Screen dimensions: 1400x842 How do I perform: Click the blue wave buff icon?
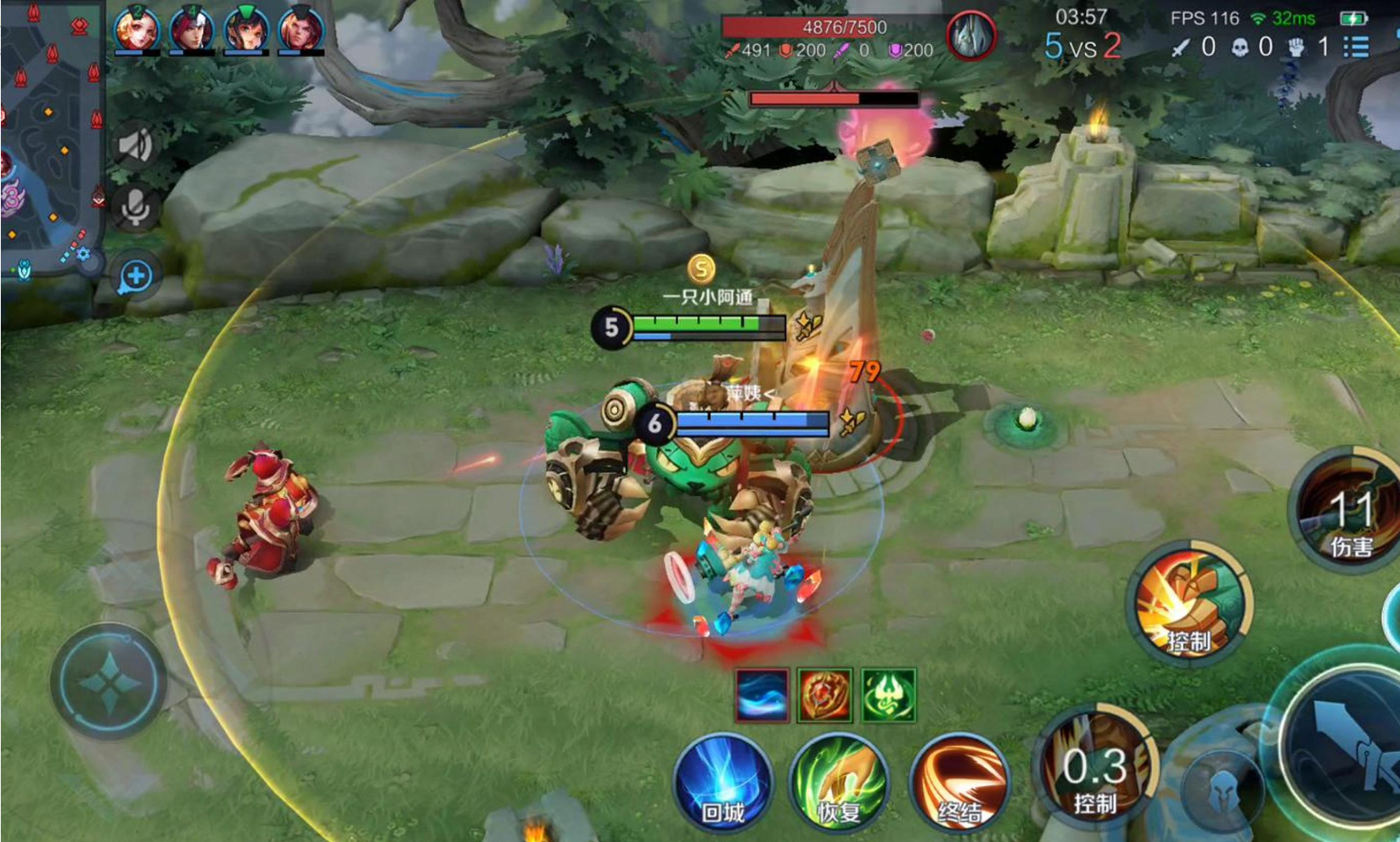pyautogui.click(x=762, y=695)
